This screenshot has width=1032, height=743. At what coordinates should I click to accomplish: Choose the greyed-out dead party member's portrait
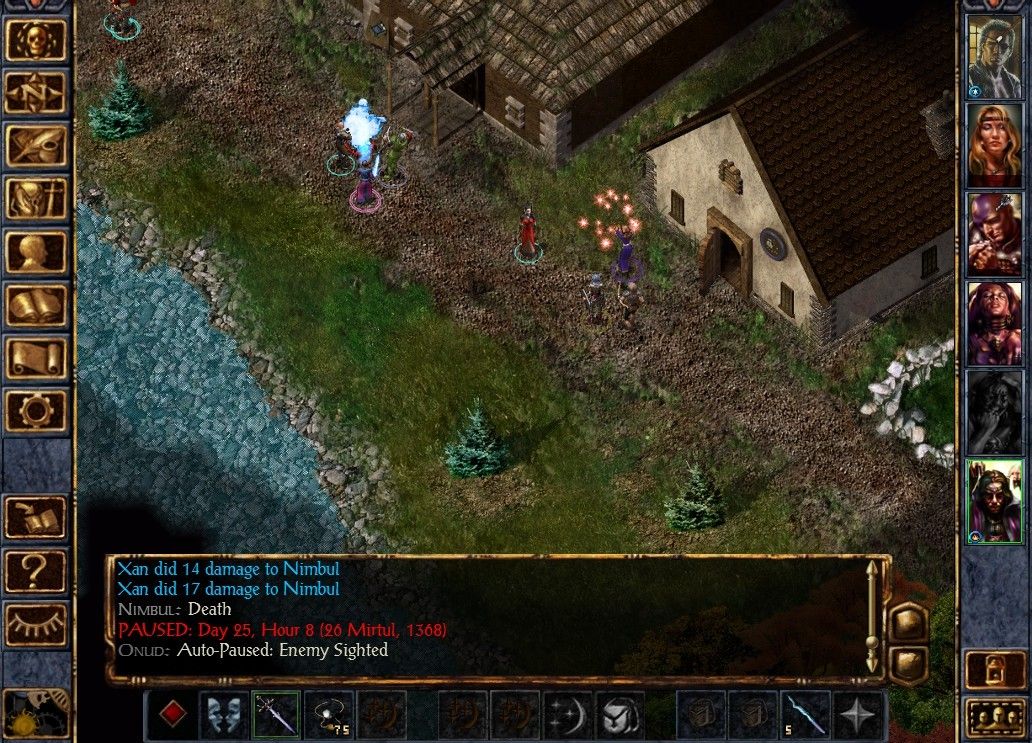coord(993,411)
